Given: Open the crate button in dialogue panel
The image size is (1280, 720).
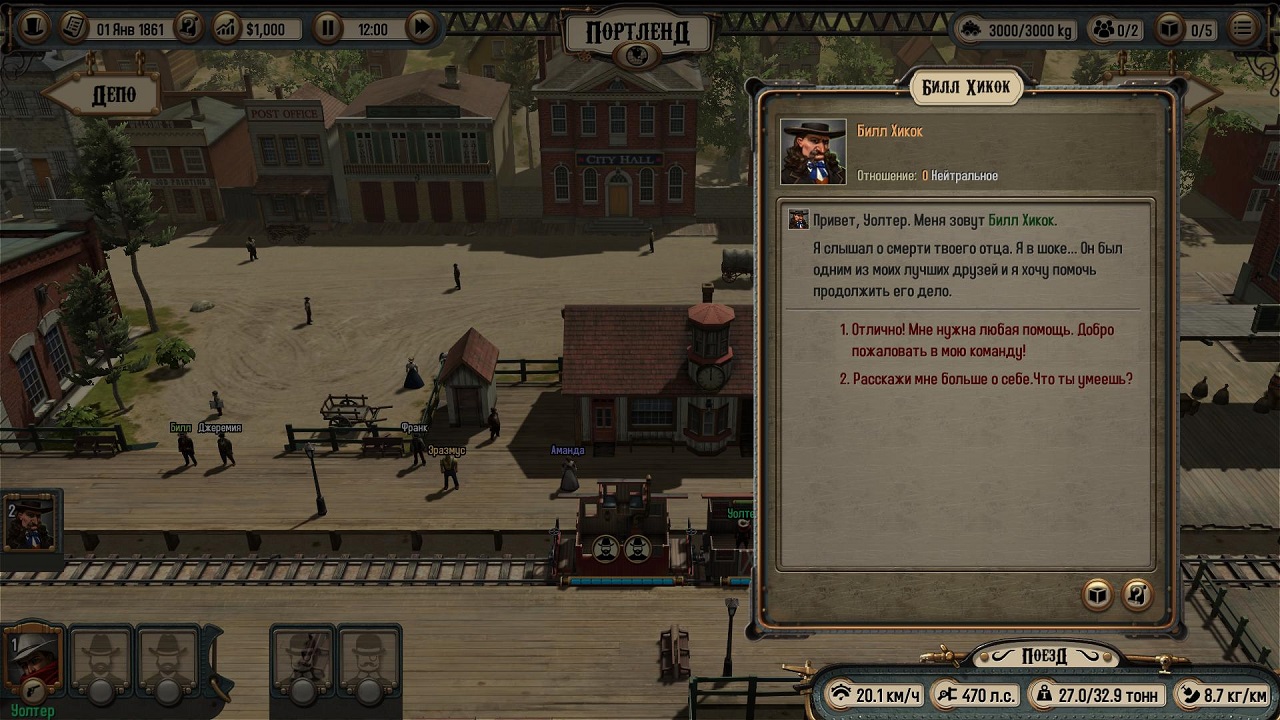Looking at the screenshot, I should [x=1098, y=595].
